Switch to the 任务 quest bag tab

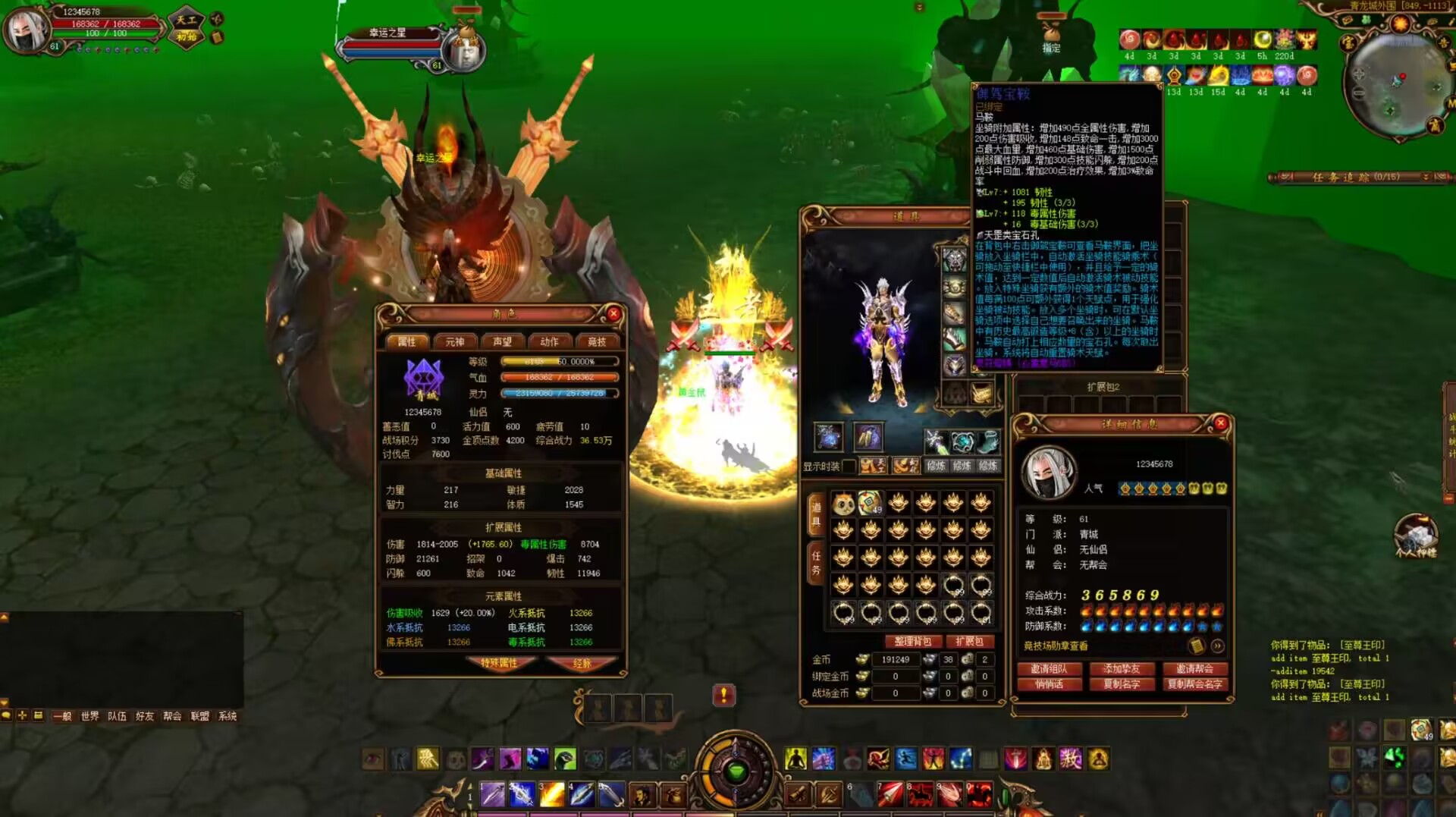(x=816, y=563)
